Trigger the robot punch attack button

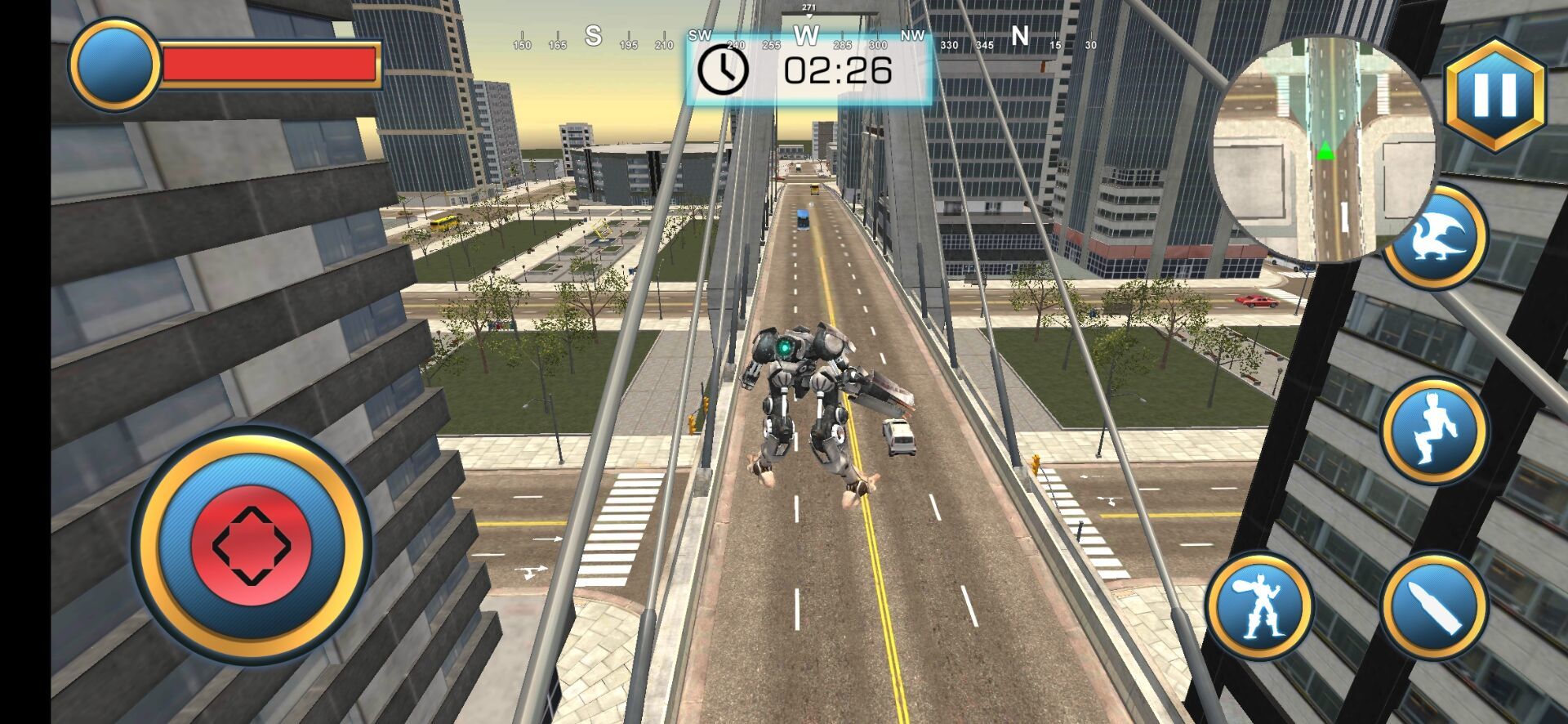[x=1258, y=607]
